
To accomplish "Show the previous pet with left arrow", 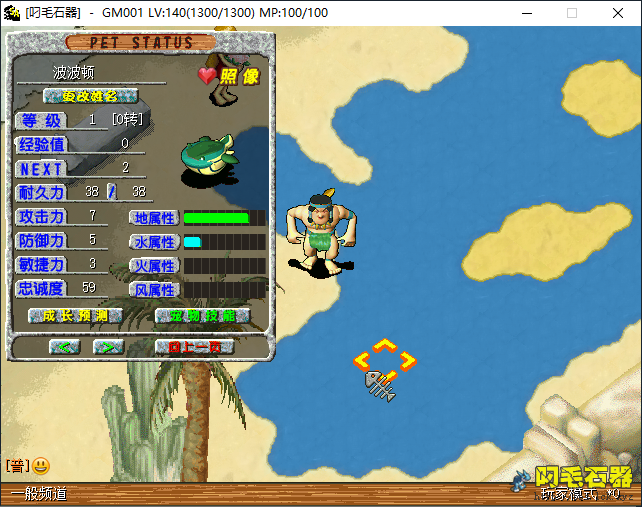I will (x=65, y=347).
